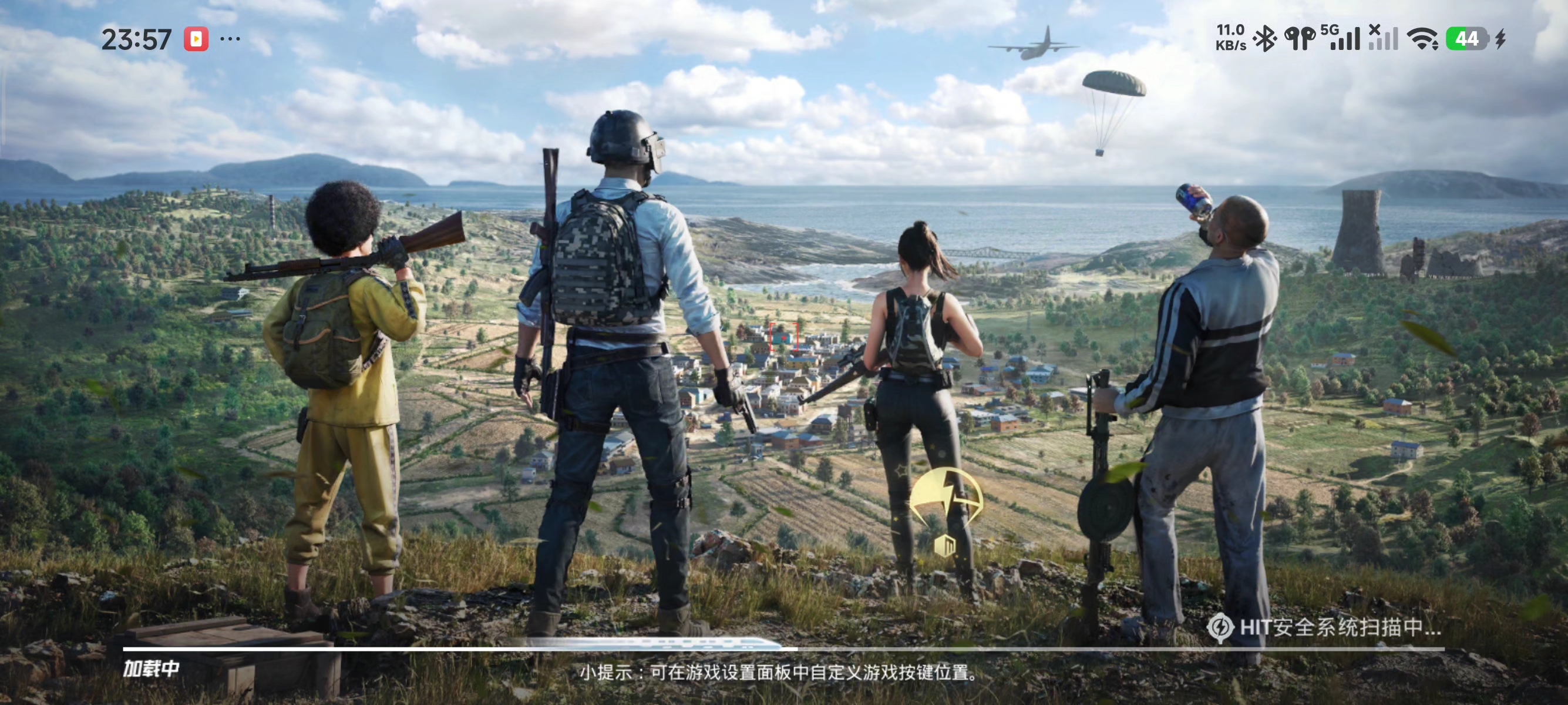
Task: Expand the ellipsis notification indicator
Action: [231, 39]
